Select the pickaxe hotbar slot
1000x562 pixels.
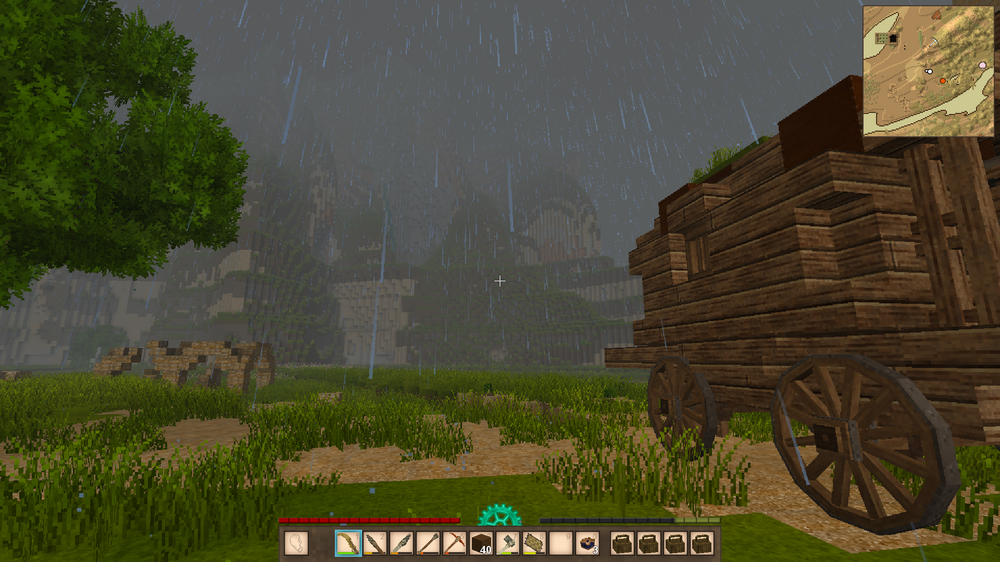[456, 543]
